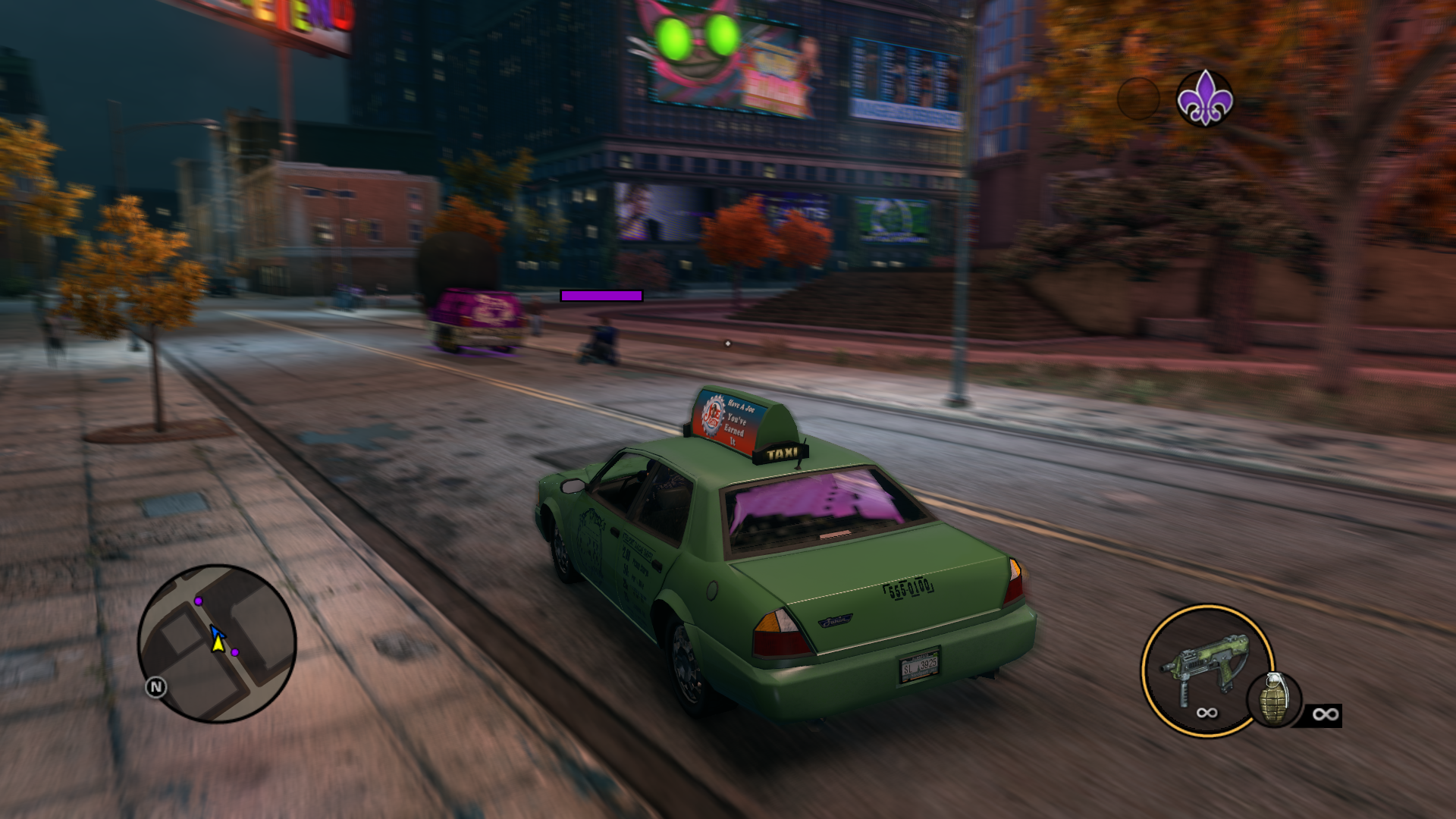1456x819 pixels.
Task: Click the purple fleur-de-lis Saints emblem
Action: pyautogui.click(x=1204, y=98)
